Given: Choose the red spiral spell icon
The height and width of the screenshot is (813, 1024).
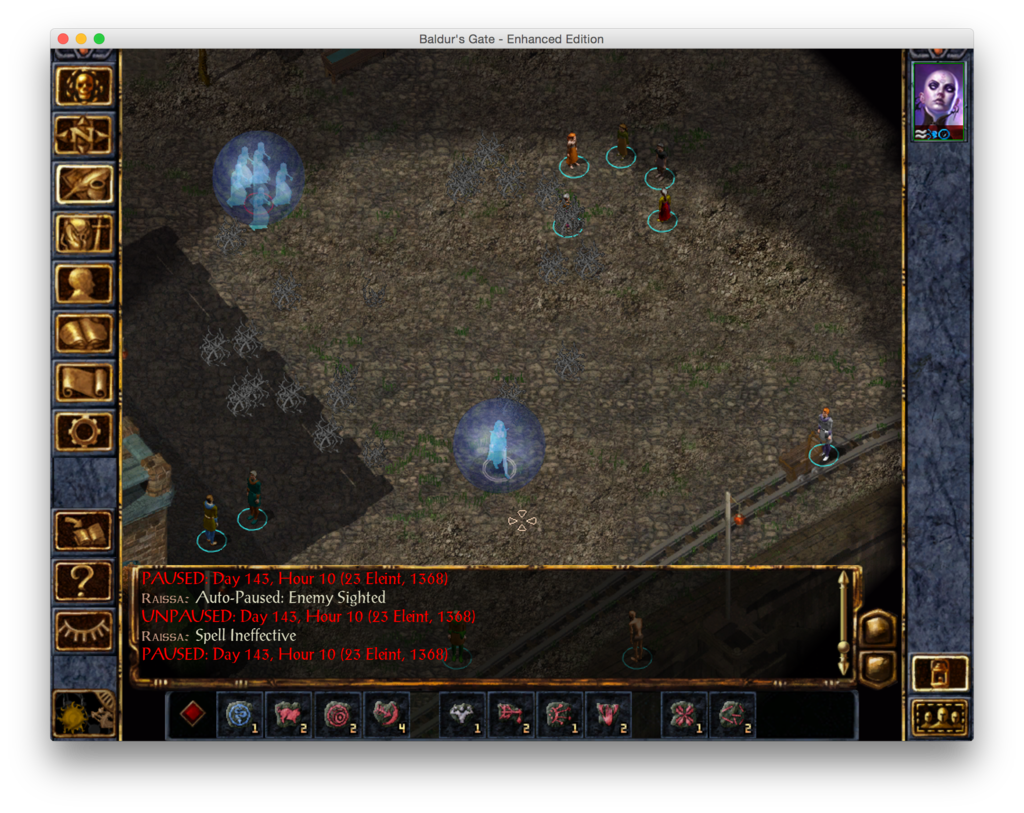Looking at the screenshot, I should click(338, 715).
